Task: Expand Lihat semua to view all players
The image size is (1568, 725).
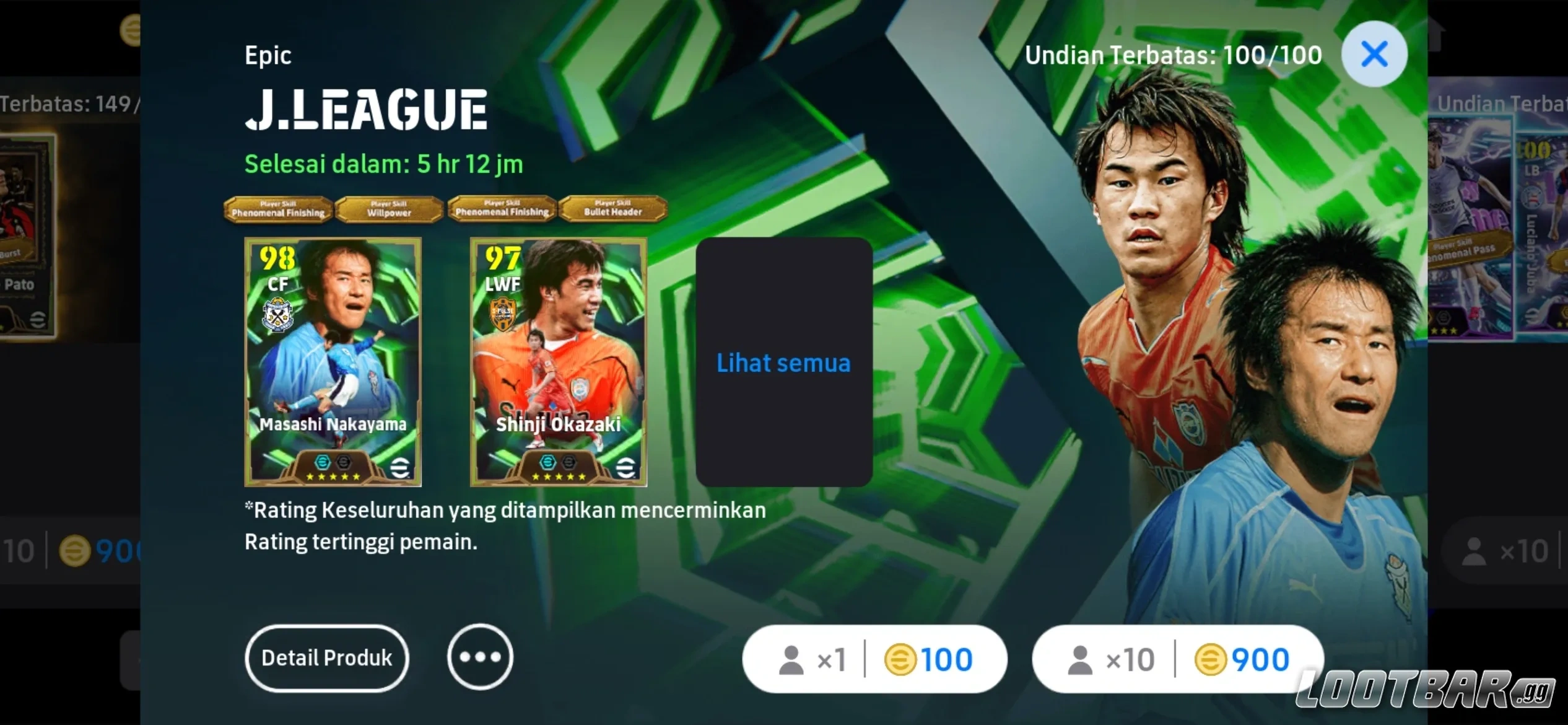Action: [783, 362]
